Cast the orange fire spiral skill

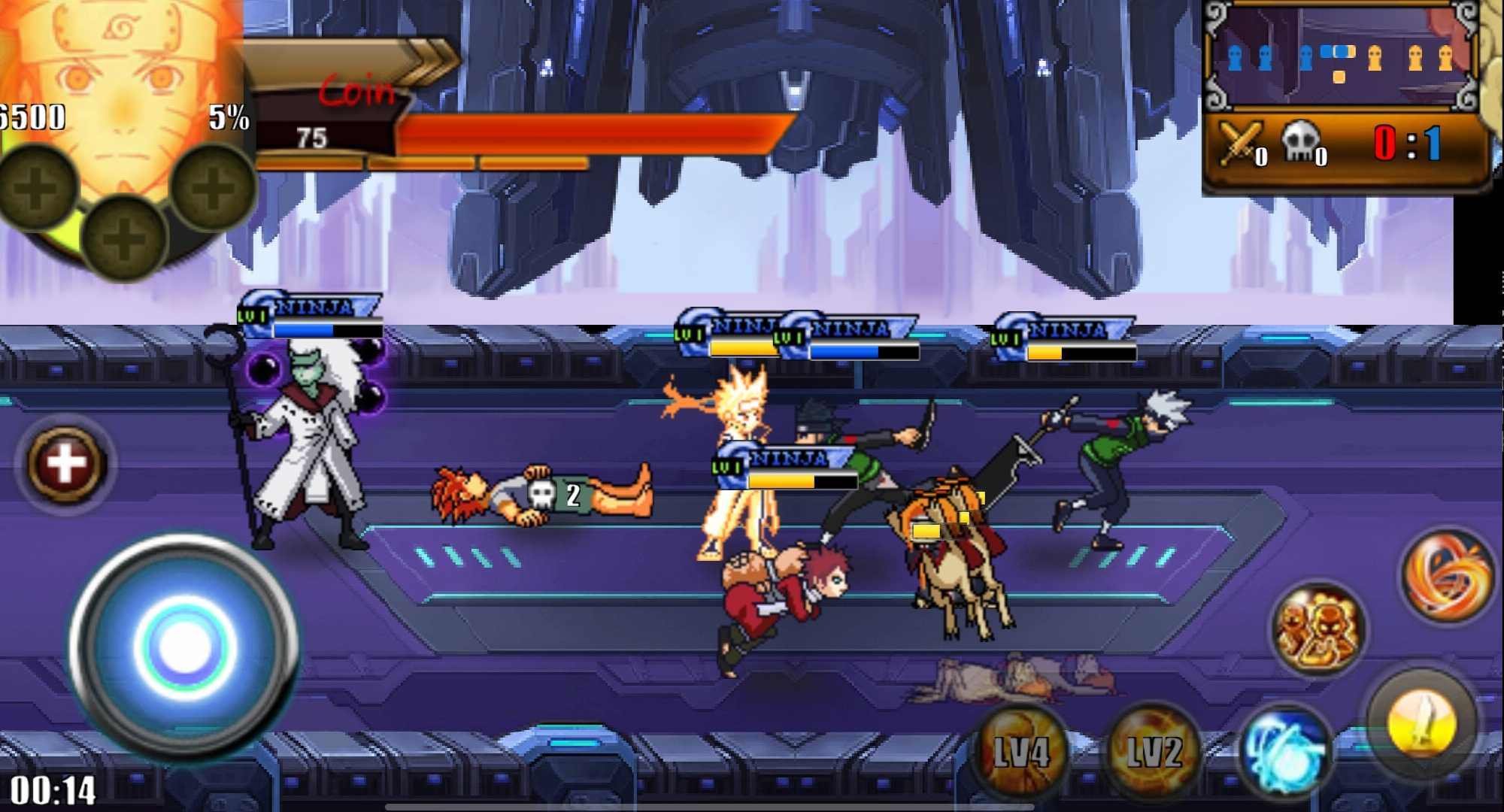pyautogui.click(x=1448, y=575)
